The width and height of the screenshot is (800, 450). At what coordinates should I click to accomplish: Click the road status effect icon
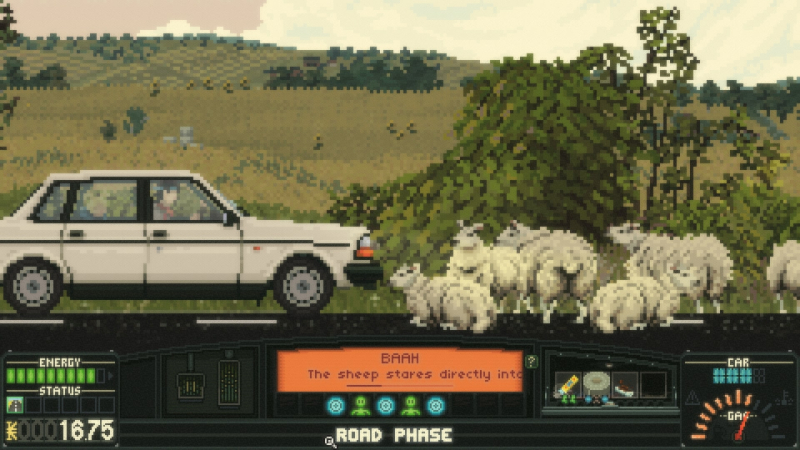[x=15, y=405]
